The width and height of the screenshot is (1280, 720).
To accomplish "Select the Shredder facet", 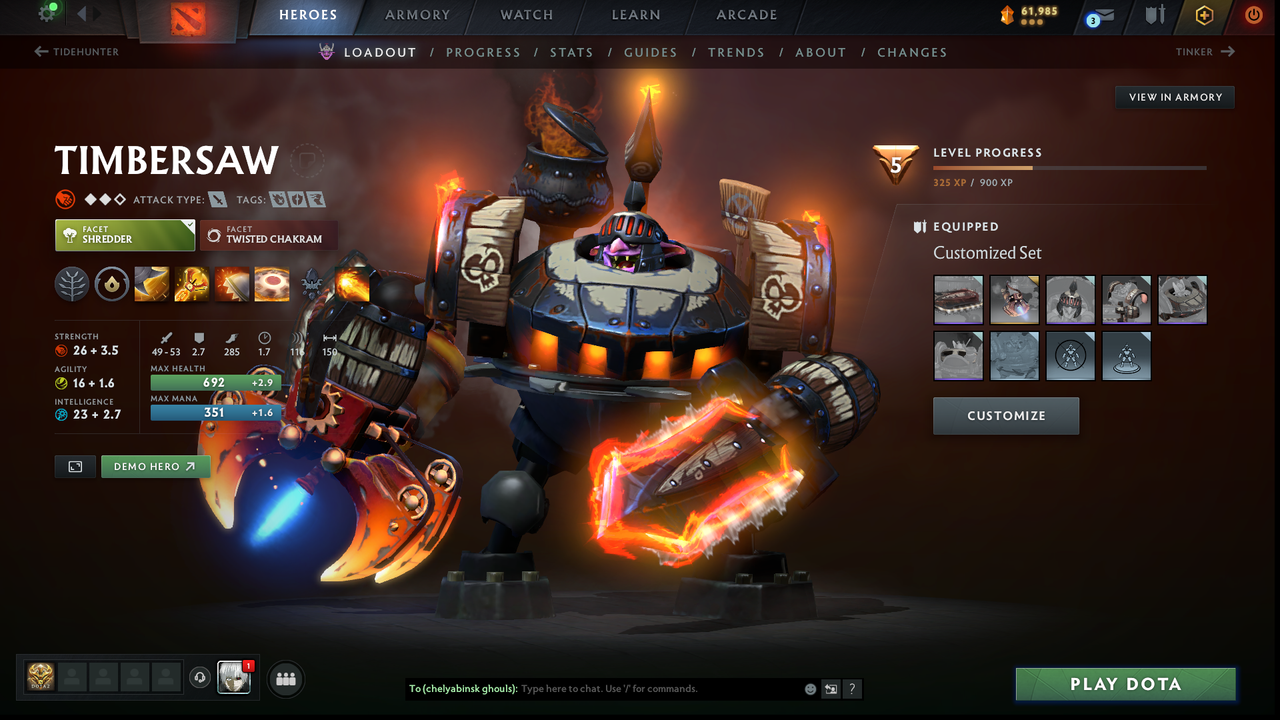I will (x=124, y=234).
